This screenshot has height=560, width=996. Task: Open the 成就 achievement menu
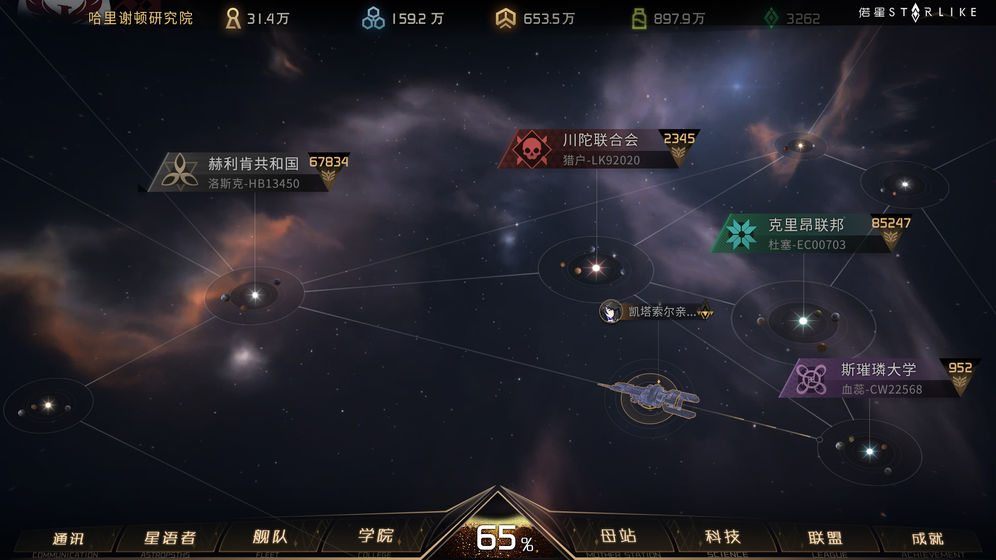tap(927, 538)
